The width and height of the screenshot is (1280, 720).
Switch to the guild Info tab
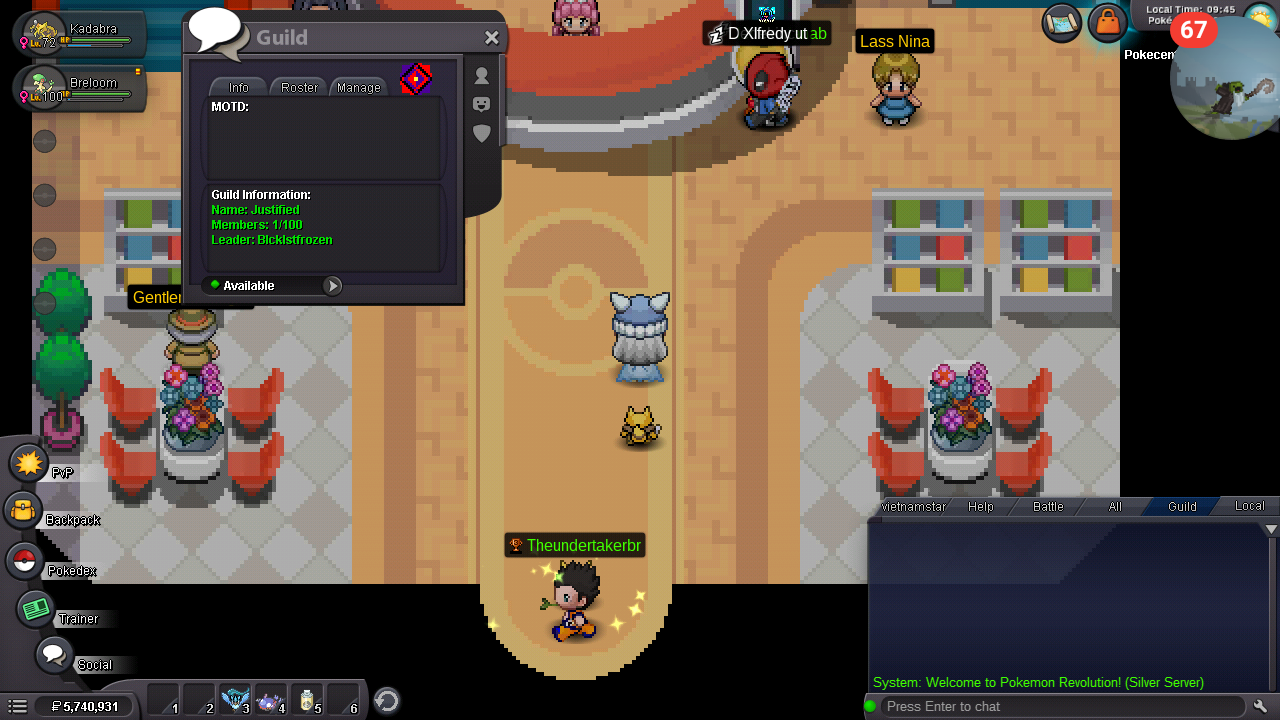point(238,87)
